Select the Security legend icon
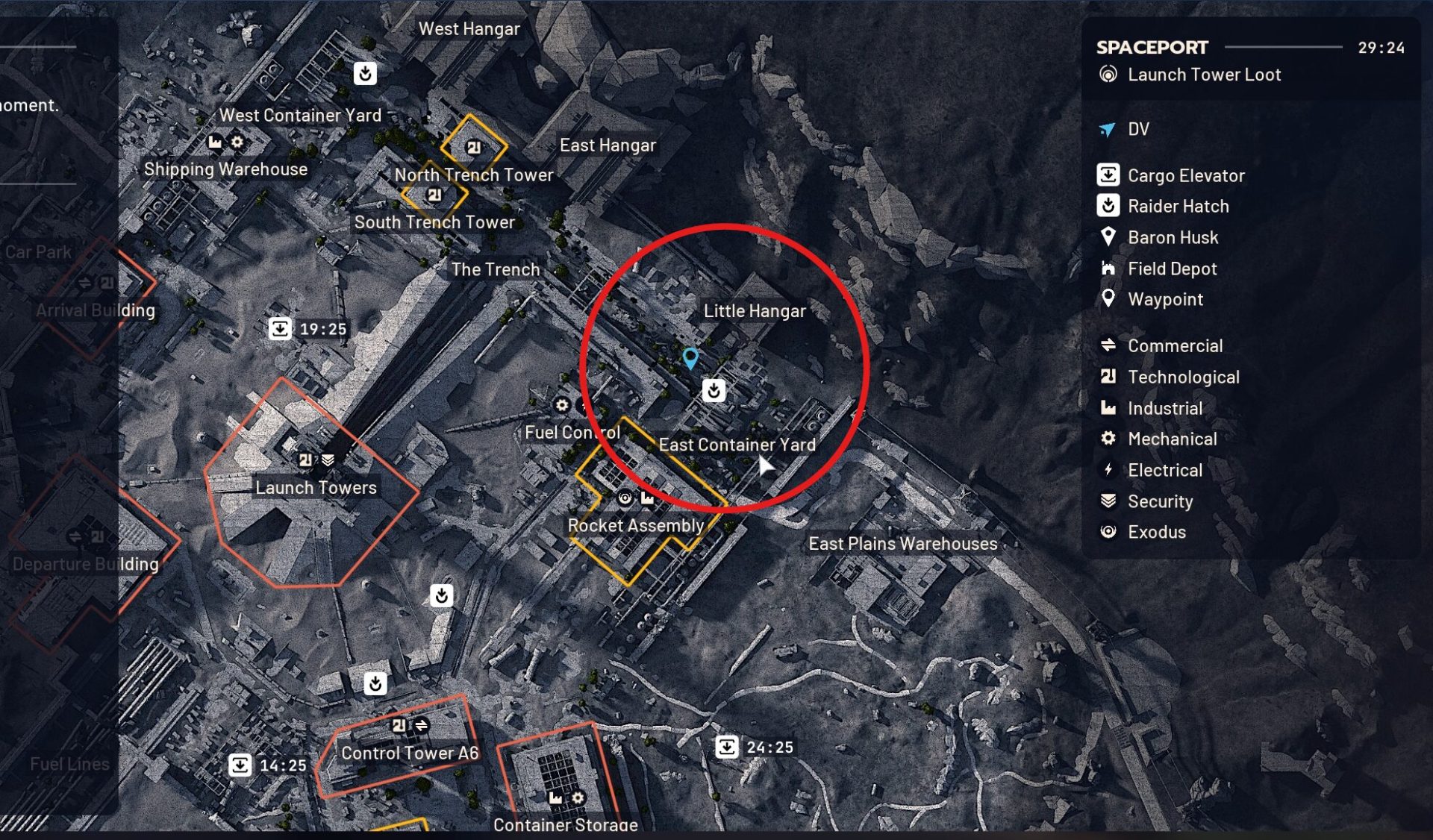This screenshot has width=1433, height=840. point(1110,501)
